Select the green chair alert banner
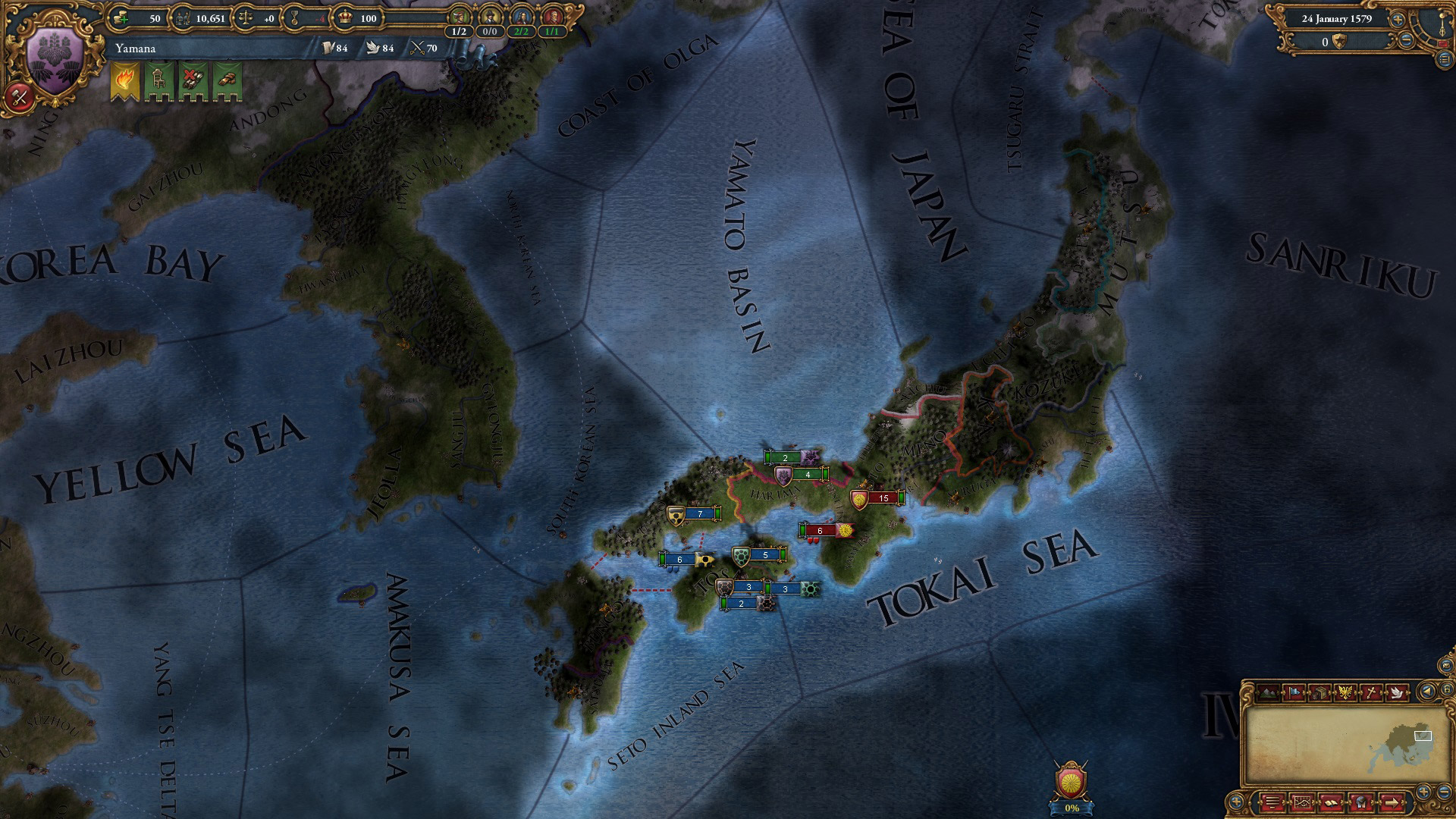 tap(158, 80)
